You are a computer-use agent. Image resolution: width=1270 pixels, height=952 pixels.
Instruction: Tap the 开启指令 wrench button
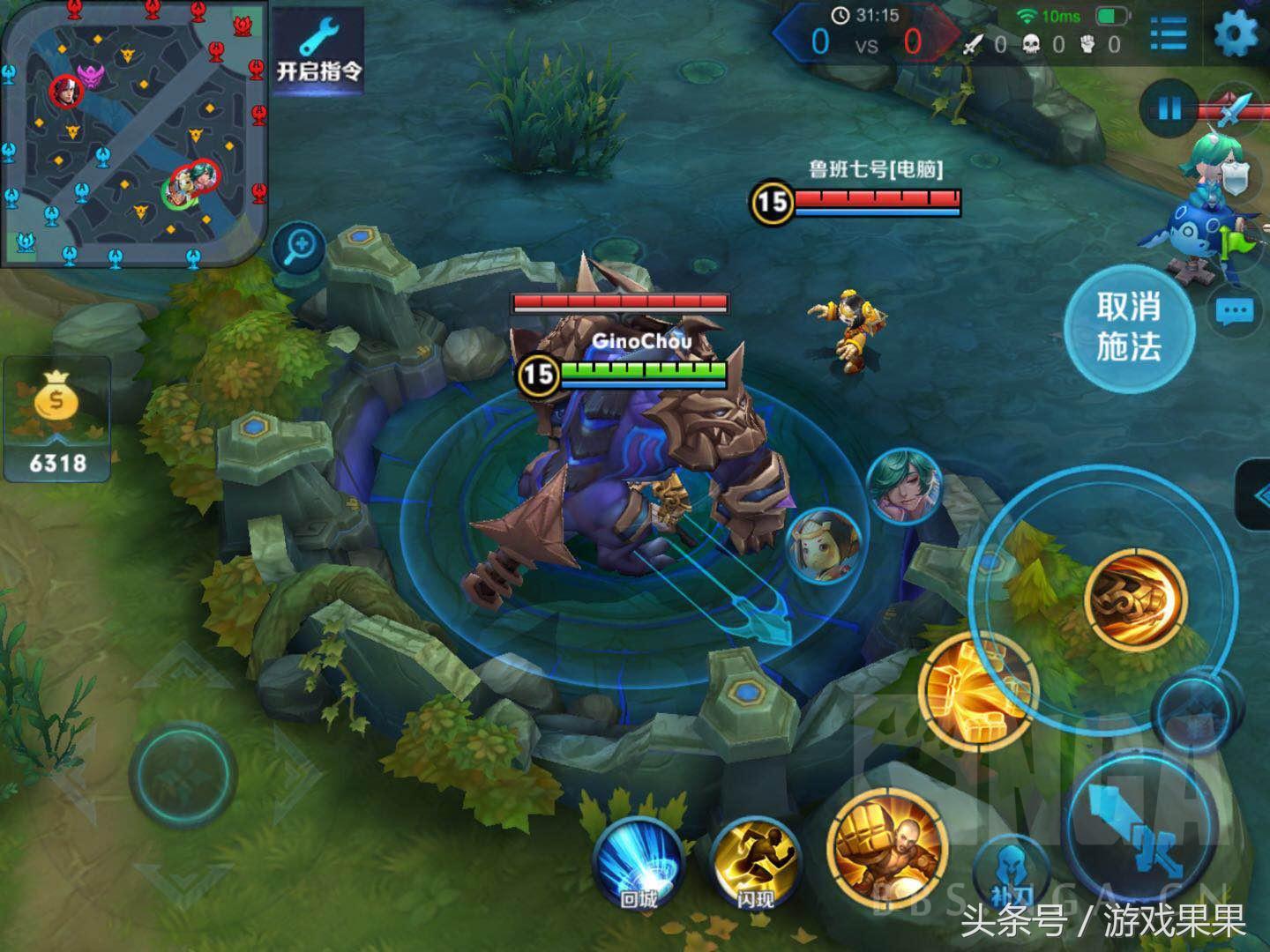[318, 53]
